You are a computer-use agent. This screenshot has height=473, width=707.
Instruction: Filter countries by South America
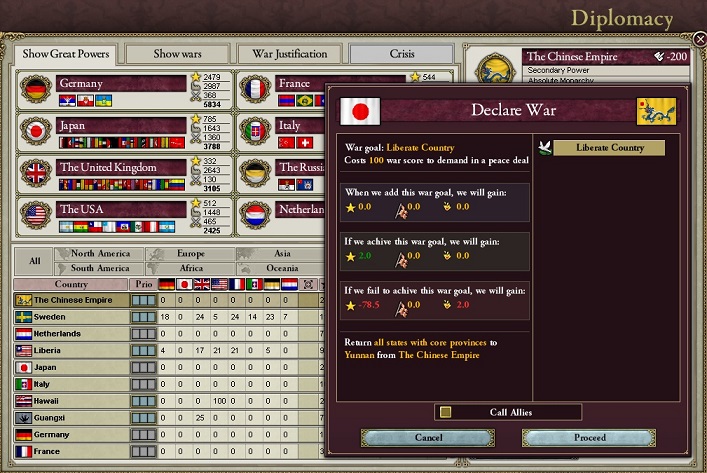[x=101, y=268]
